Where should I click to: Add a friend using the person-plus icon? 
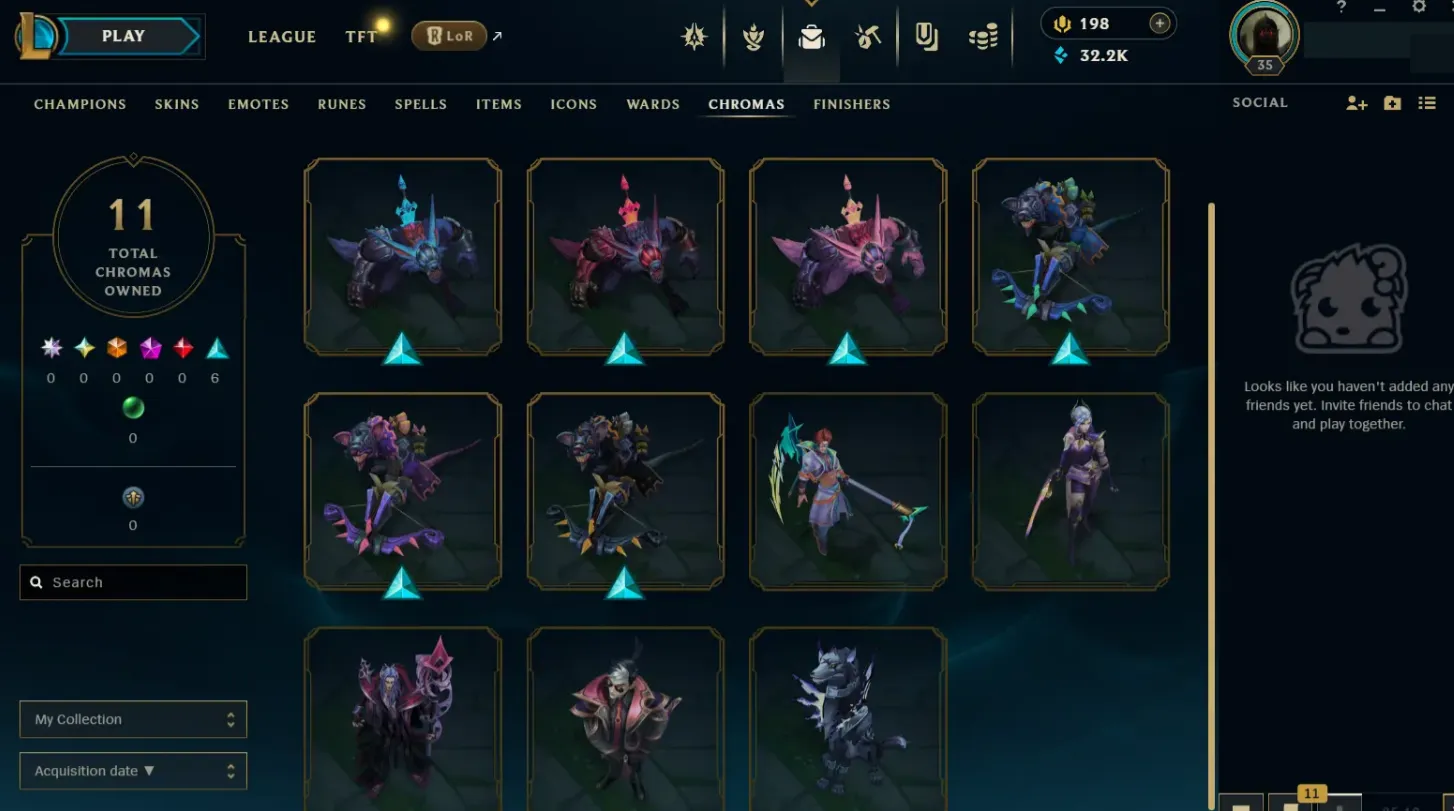pyautogui.click(x=1356, y=103)
